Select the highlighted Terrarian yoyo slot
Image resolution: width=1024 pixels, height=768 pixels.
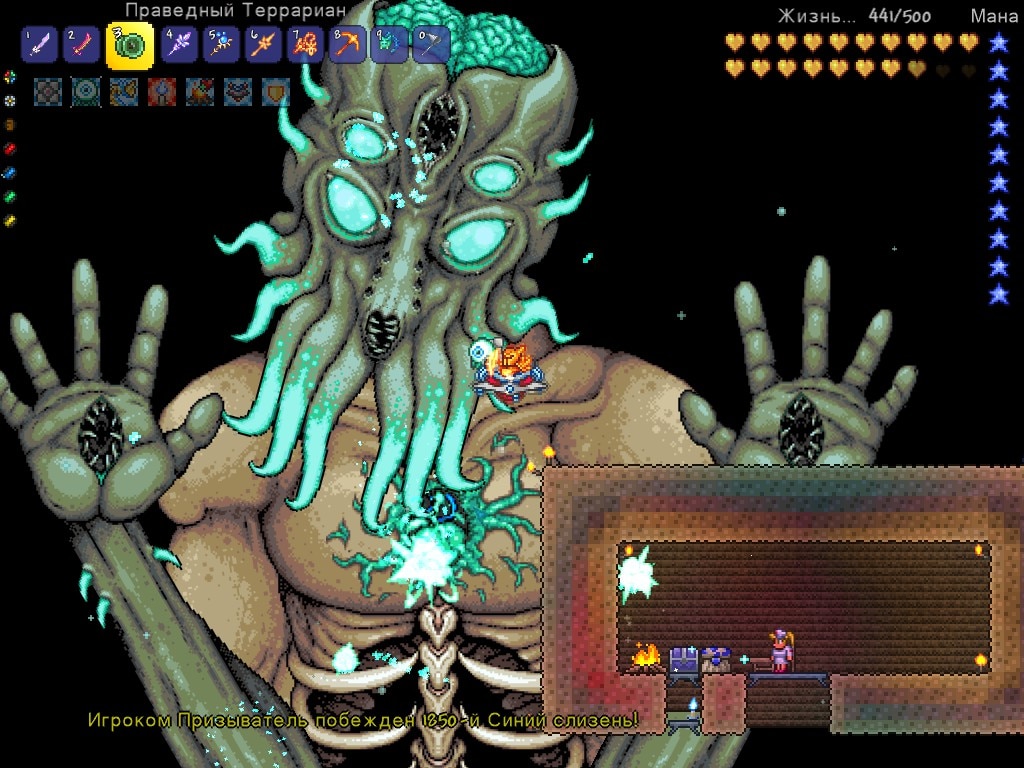pos(130,45)
